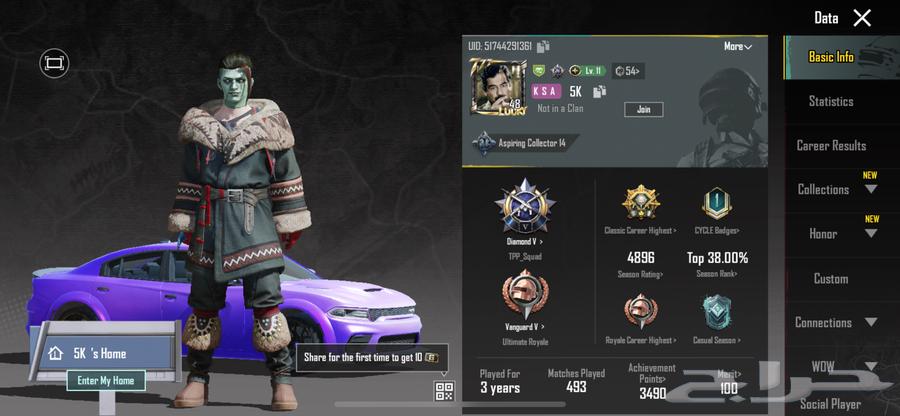Open the QR code share icon
This screenshot has width=900, height=416.
443,391
